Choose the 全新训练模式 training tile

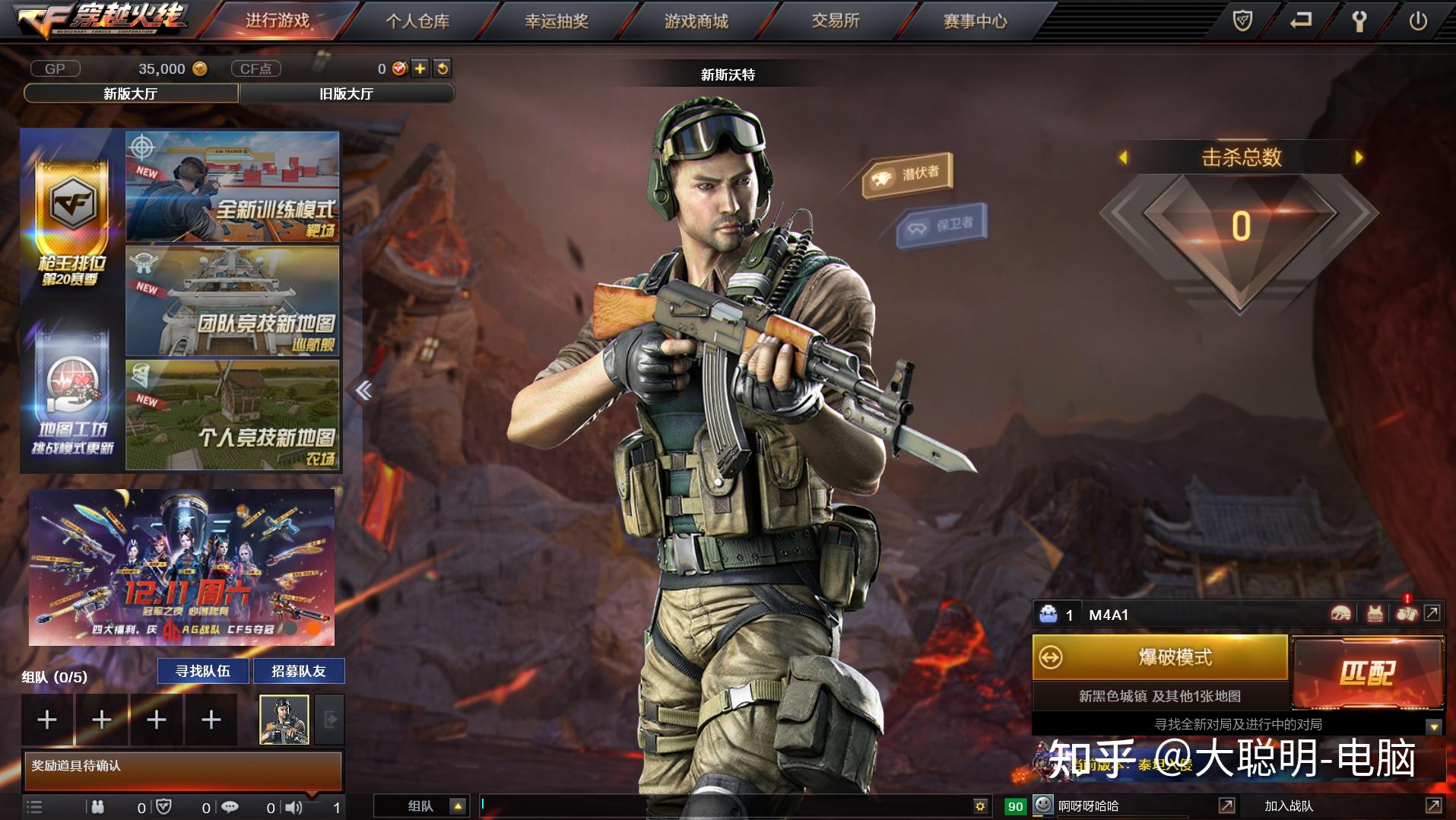tap(233, 187)
